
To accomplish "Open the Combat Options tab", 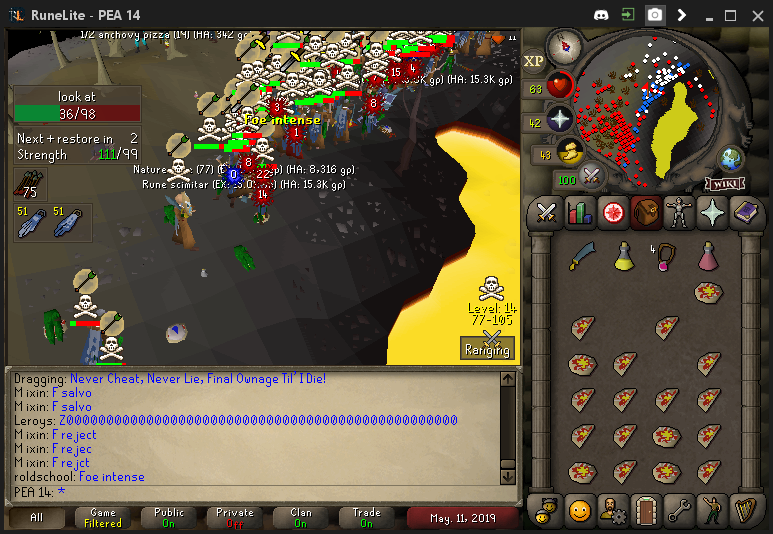I will (546, 212).
